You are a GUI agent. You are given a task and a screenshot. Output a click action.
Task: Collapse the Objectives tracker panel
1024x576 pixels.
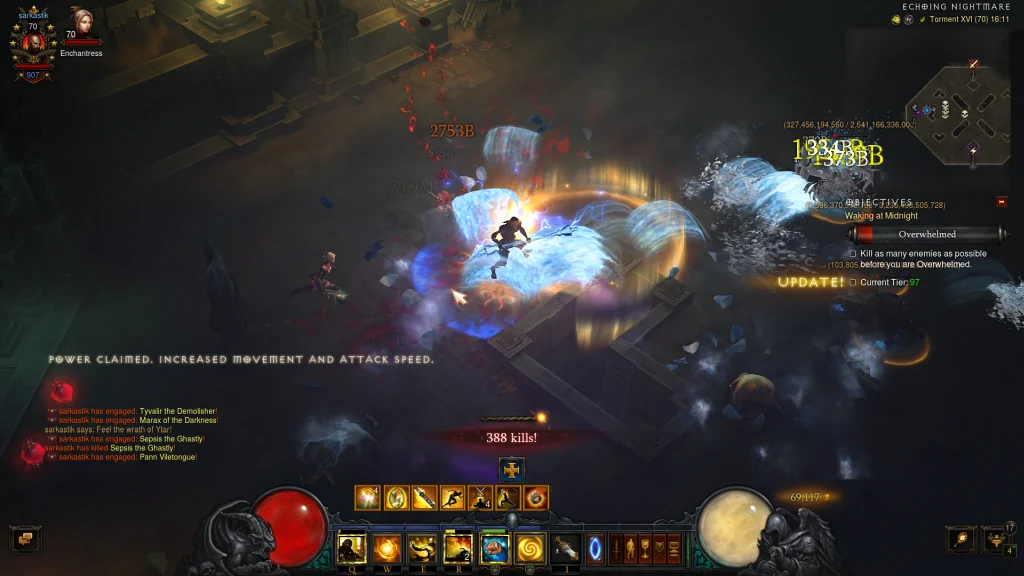pos(1002,202)
